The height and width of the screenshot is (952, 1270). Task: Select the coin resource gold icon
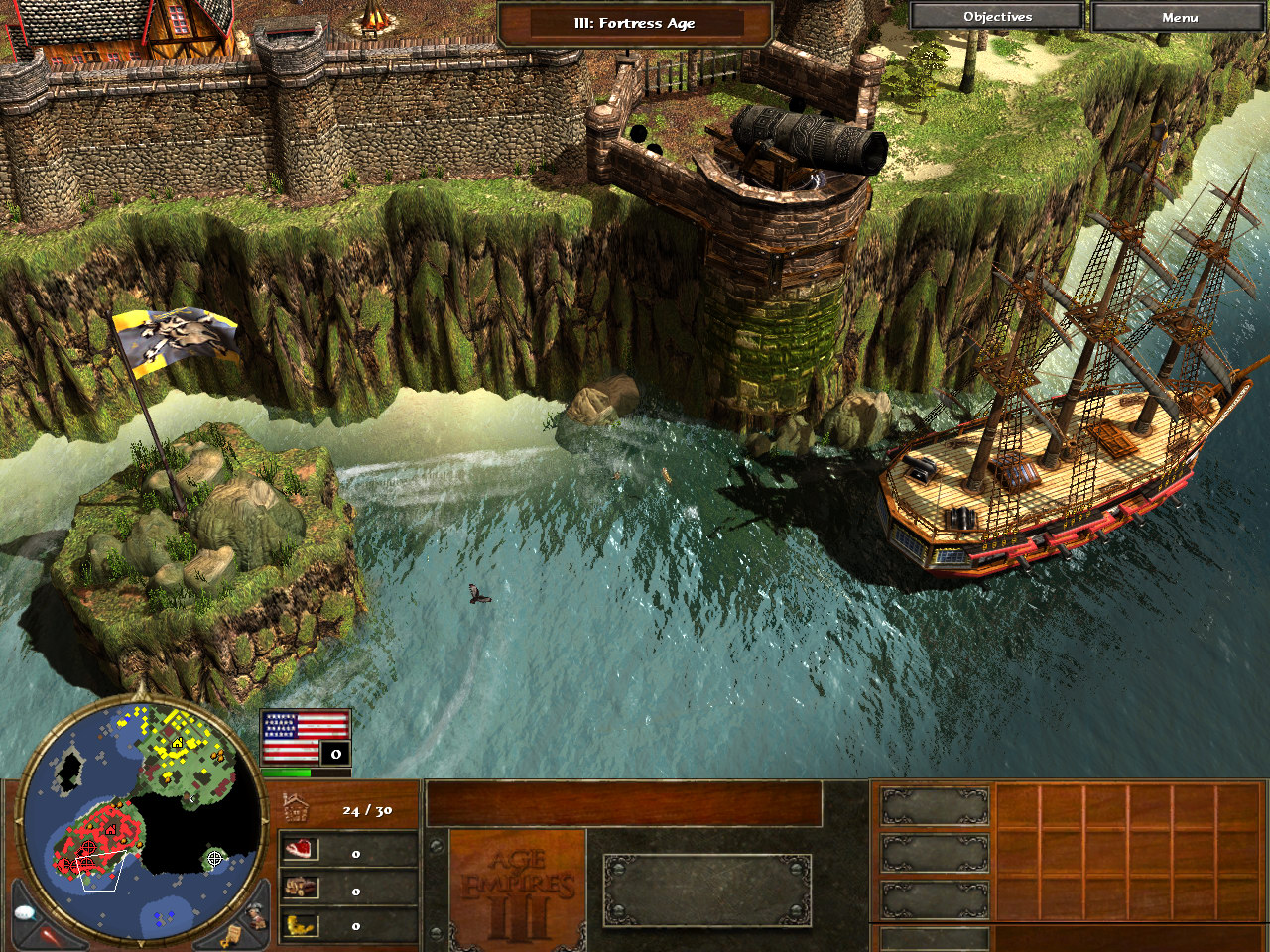(x=301, y=925)
